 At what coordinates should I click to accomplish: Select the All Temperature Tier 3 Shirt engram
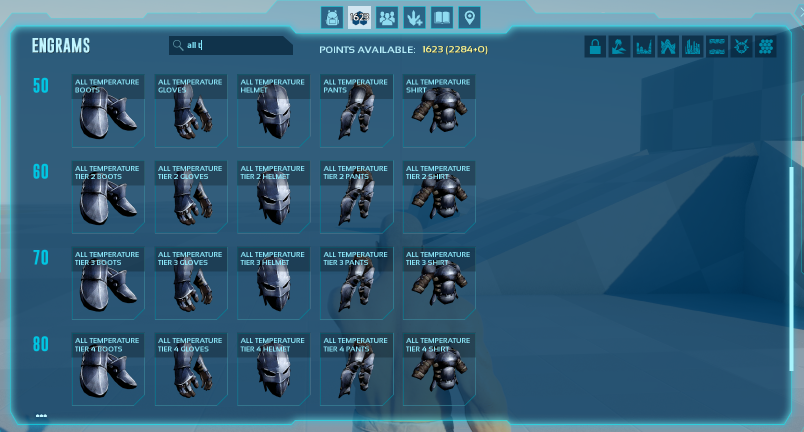coord(439,283)
